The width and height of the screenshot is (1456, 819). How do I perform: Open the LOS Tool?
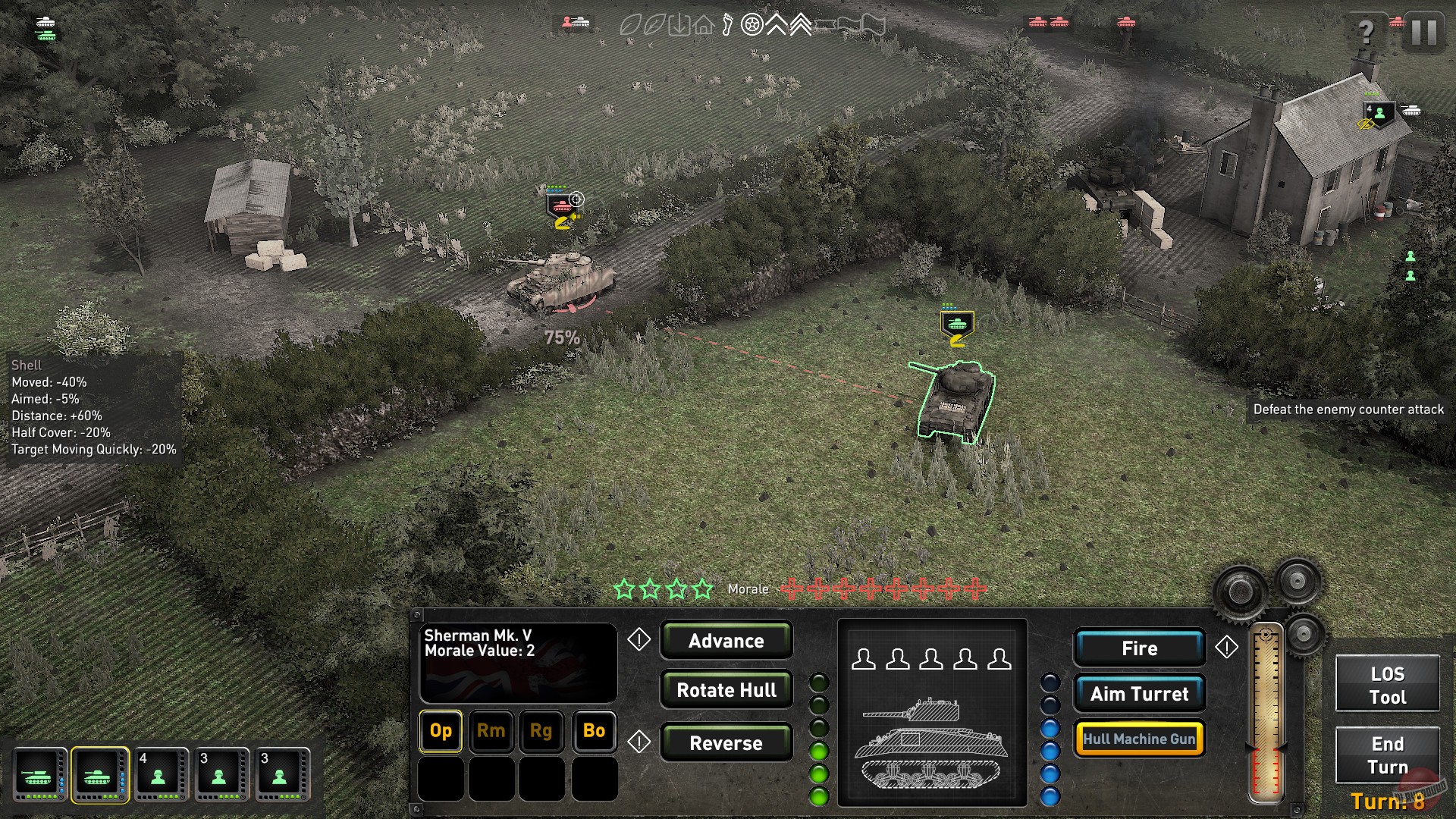click(1387, 685)
